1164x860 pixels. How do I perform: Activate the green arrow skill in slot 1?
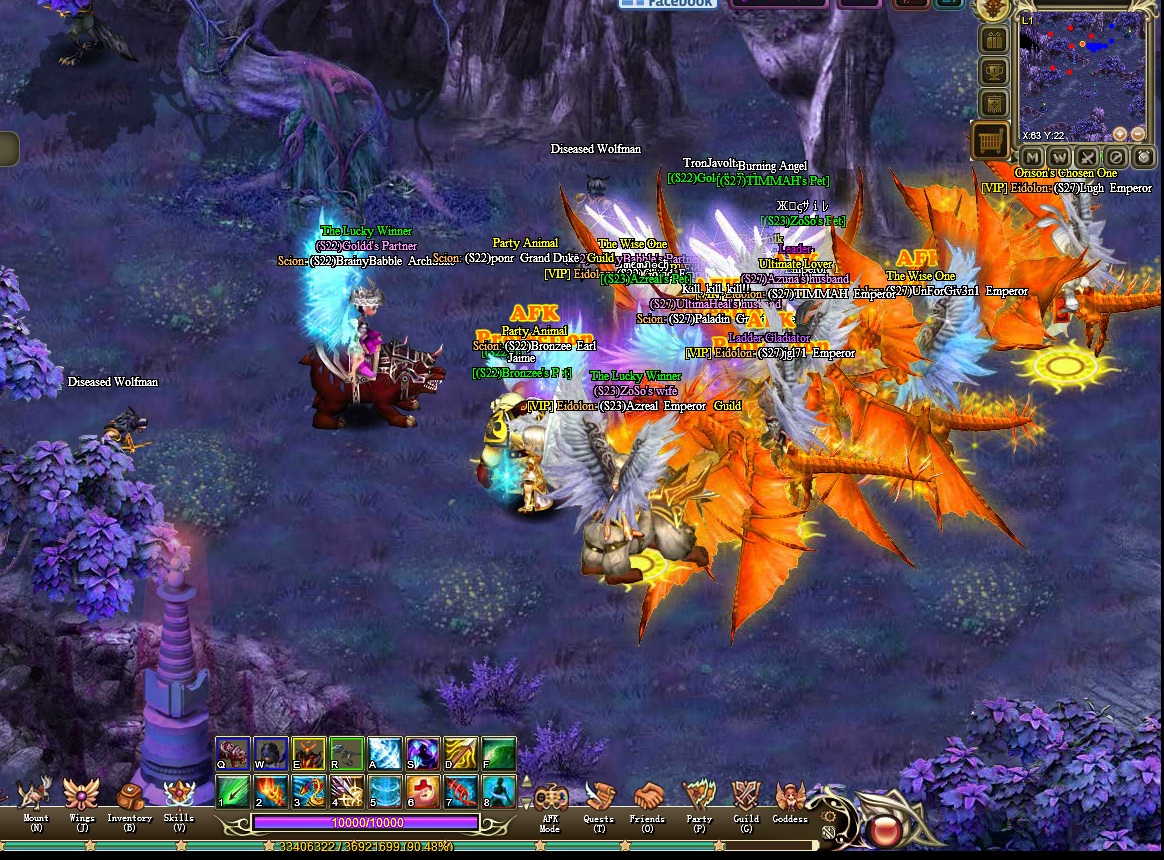(x=233, y=791)
